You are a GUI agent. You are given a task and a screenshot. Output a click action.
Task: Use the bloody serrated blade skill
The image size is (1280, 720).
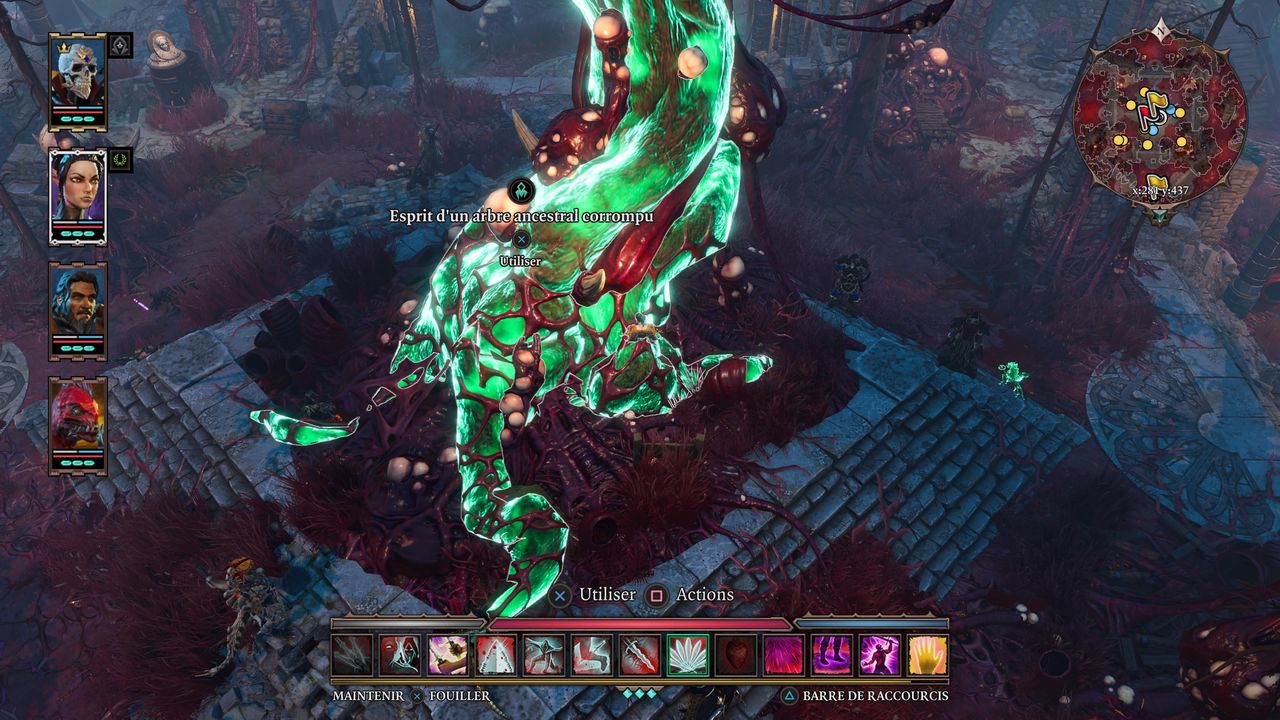(639, 655)
